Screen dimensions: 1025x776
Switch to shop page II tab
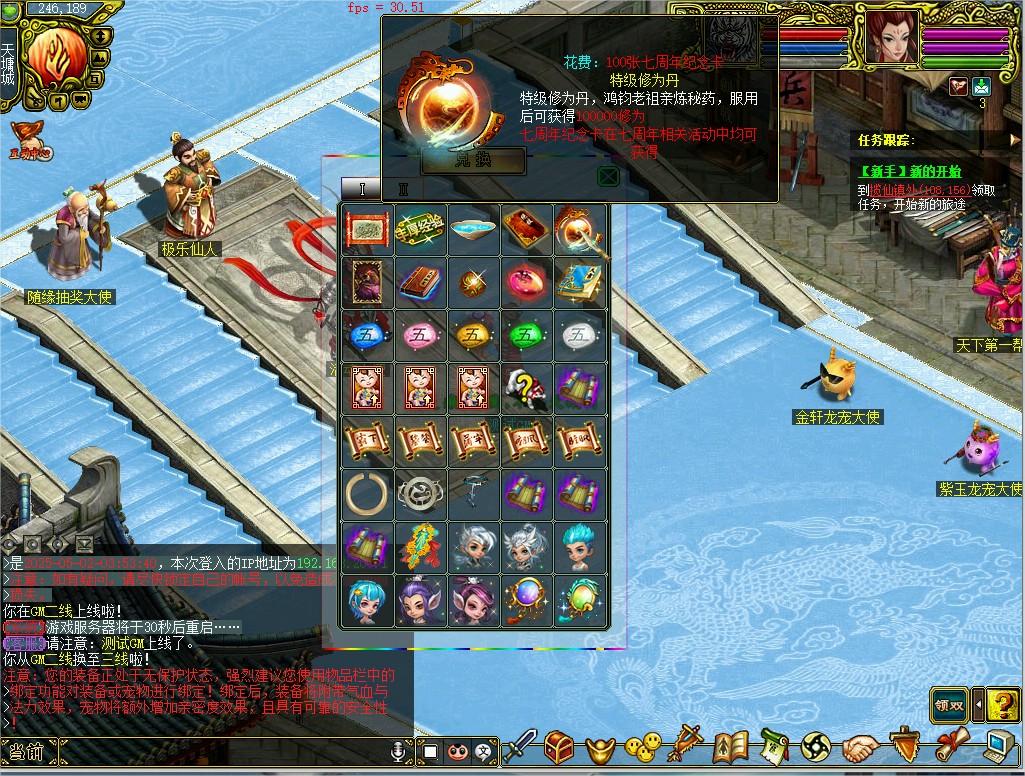point(404,189)
